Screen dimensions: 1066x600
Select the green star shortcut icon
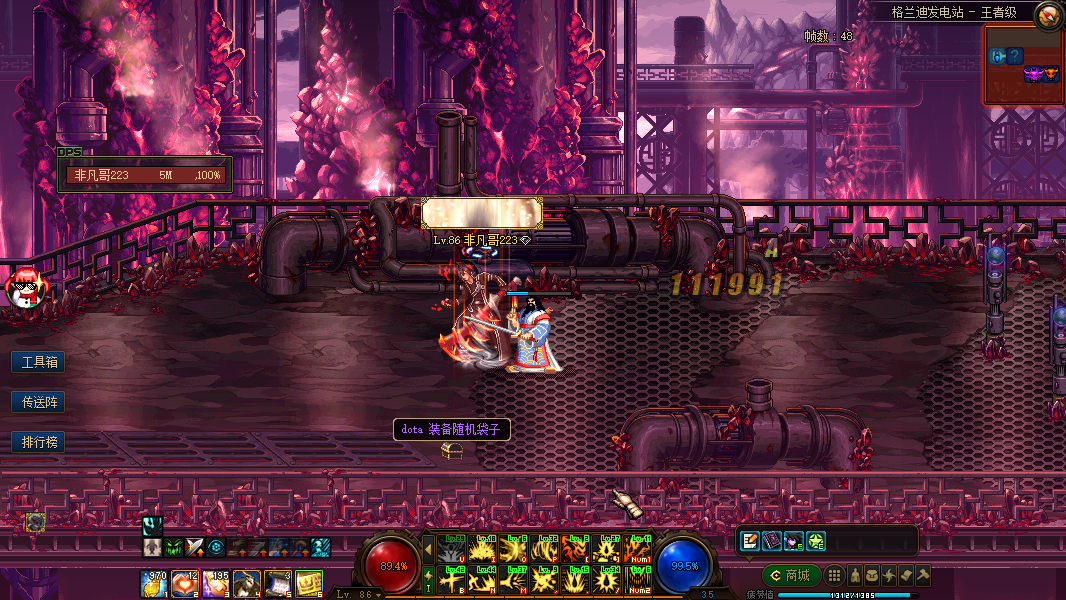tap(815, 541)
